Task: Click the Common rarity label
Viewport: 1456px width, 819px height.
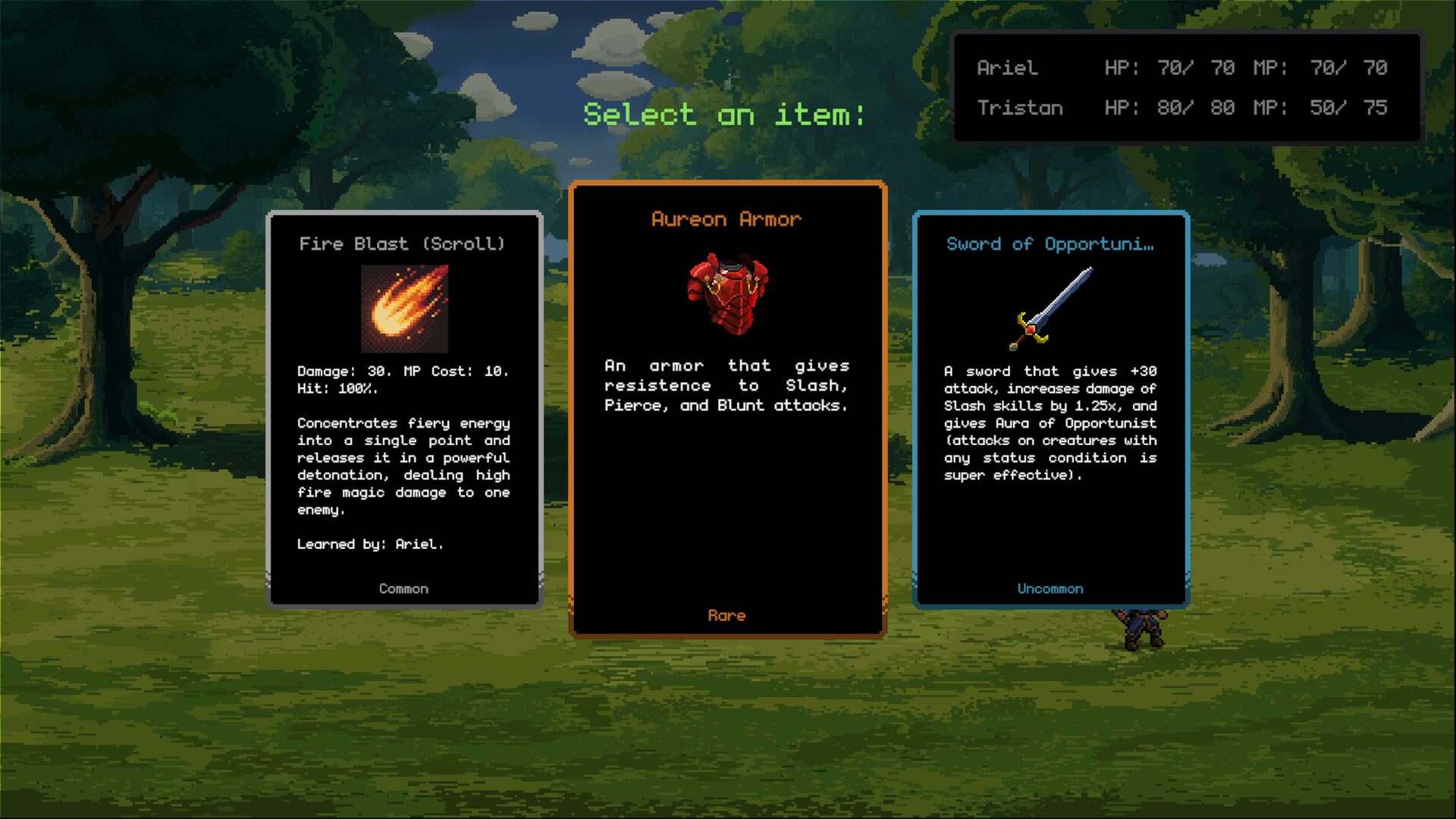Action: (403, 588)
